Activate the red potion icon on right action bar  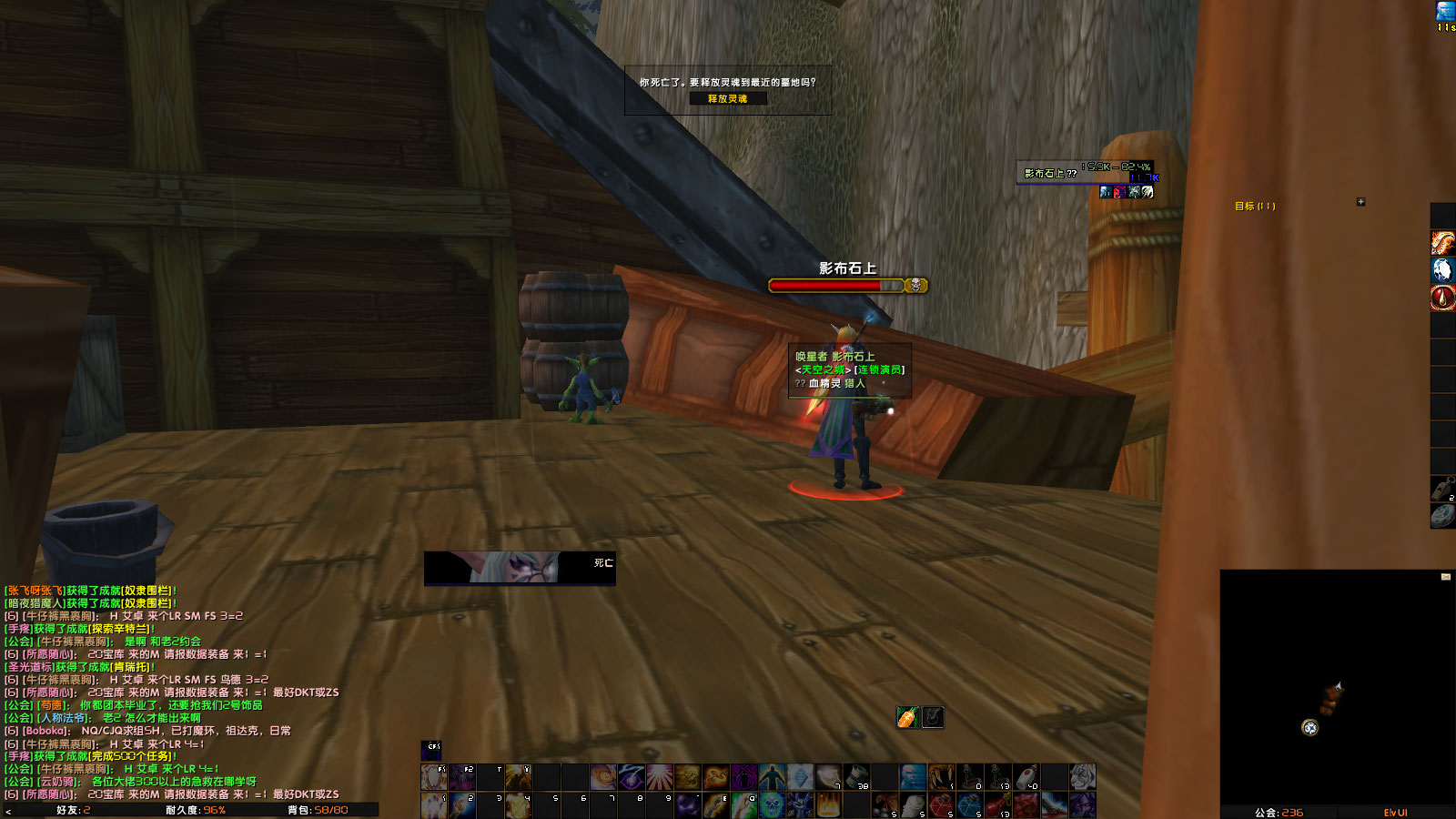(1442, 298)
